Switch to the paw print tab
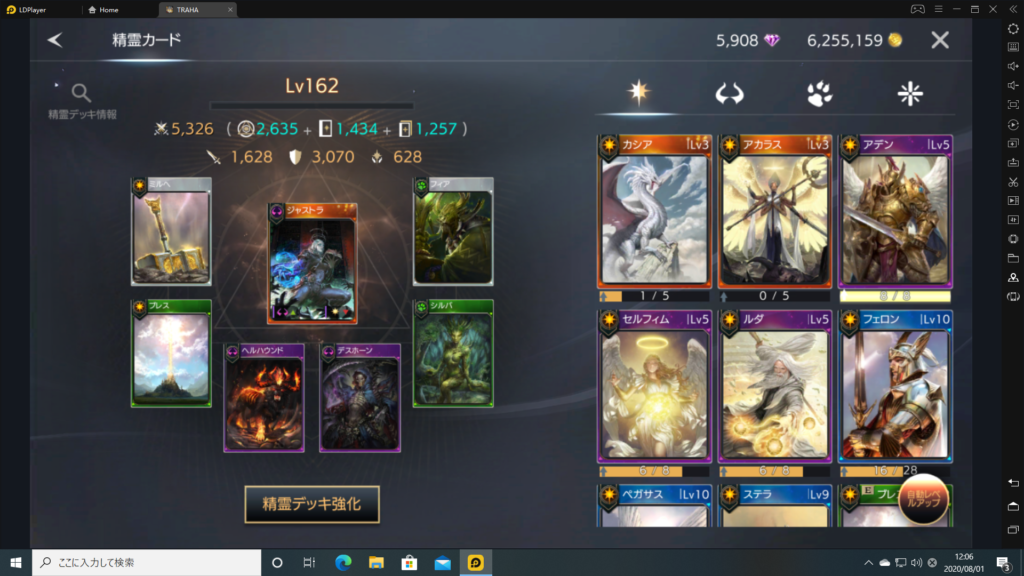Screen dimensions: 1024x576 point(820,94)
